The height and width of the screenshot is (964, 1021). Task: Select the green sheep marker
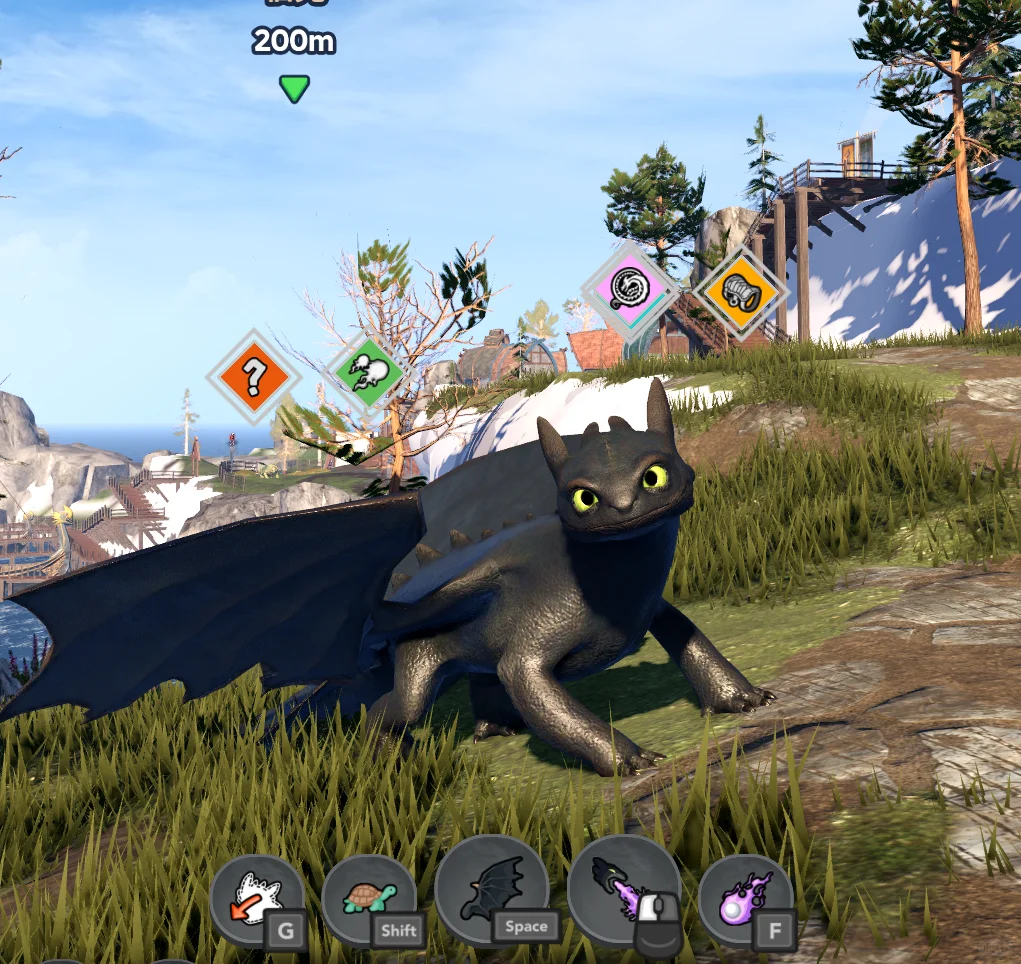368,373
